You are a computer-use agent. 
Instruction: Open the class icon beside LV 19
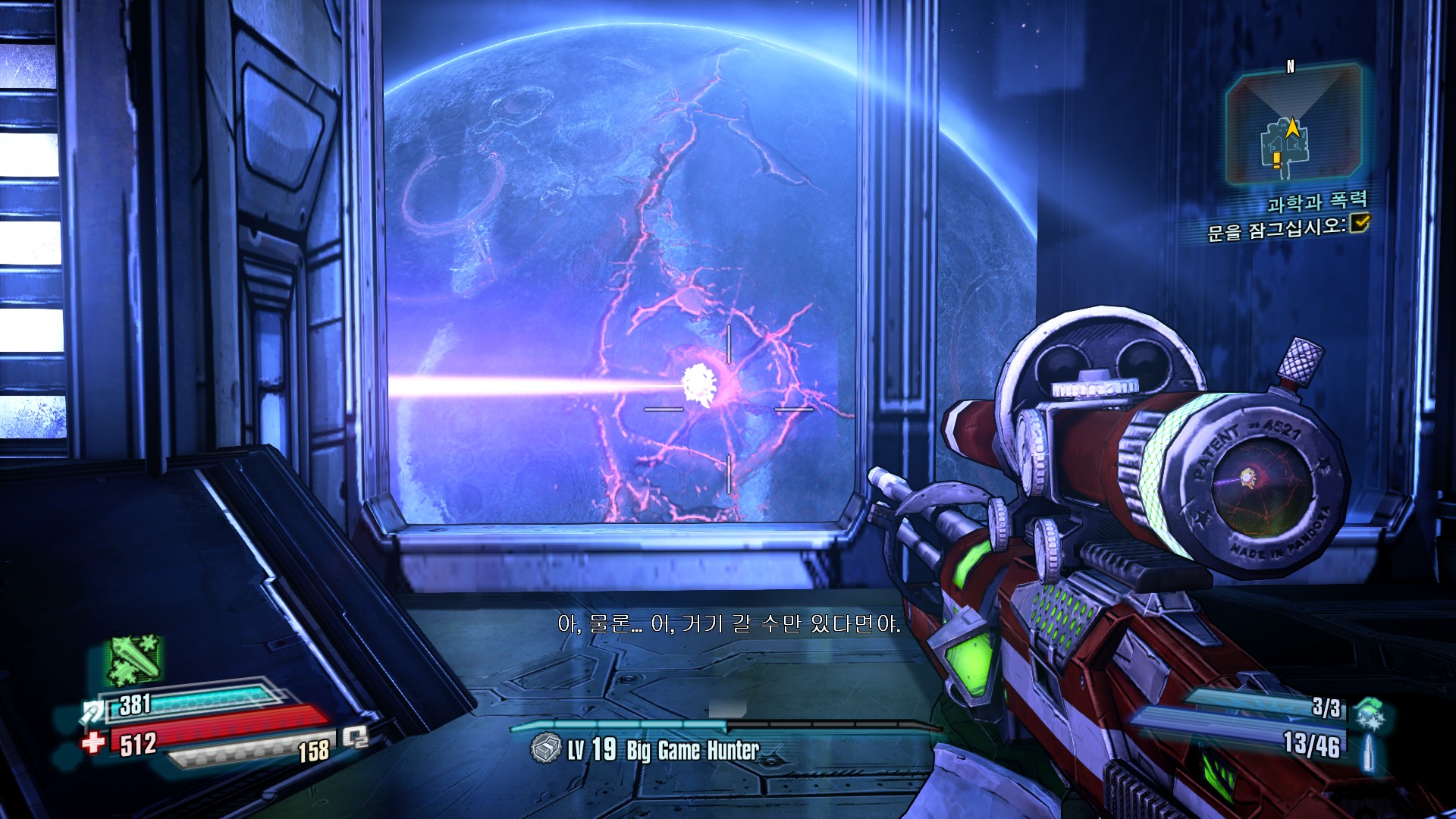(545, 748)
